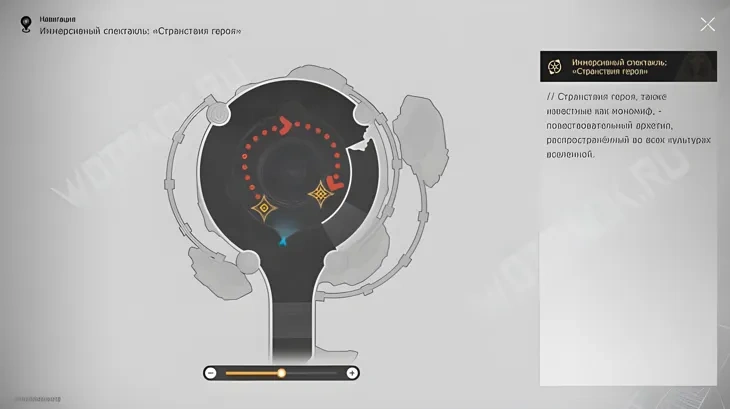730x409 pixels.
Task: Select the gold star marker with grid center
Action: coord(321,193)
